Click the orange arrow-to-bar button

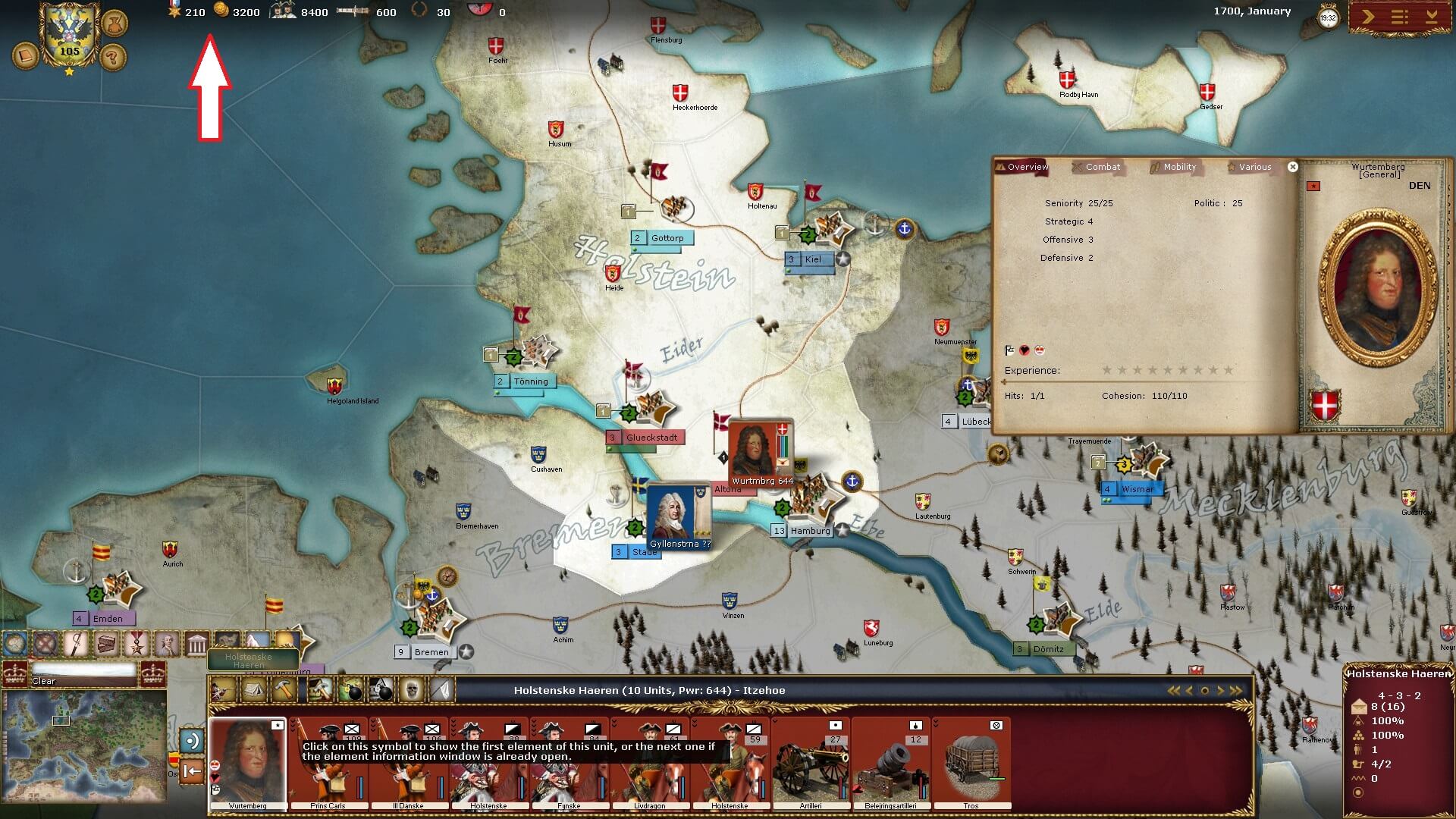[x=193, y=771]
